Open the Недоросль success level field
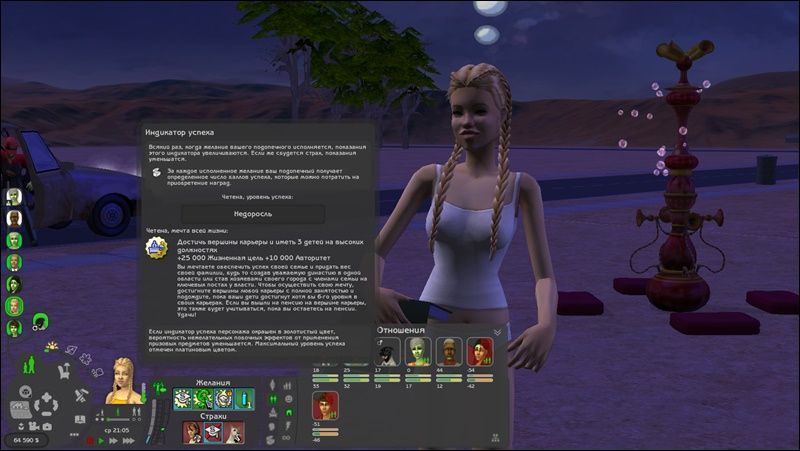The image size is (800, 451). (253, 213)
